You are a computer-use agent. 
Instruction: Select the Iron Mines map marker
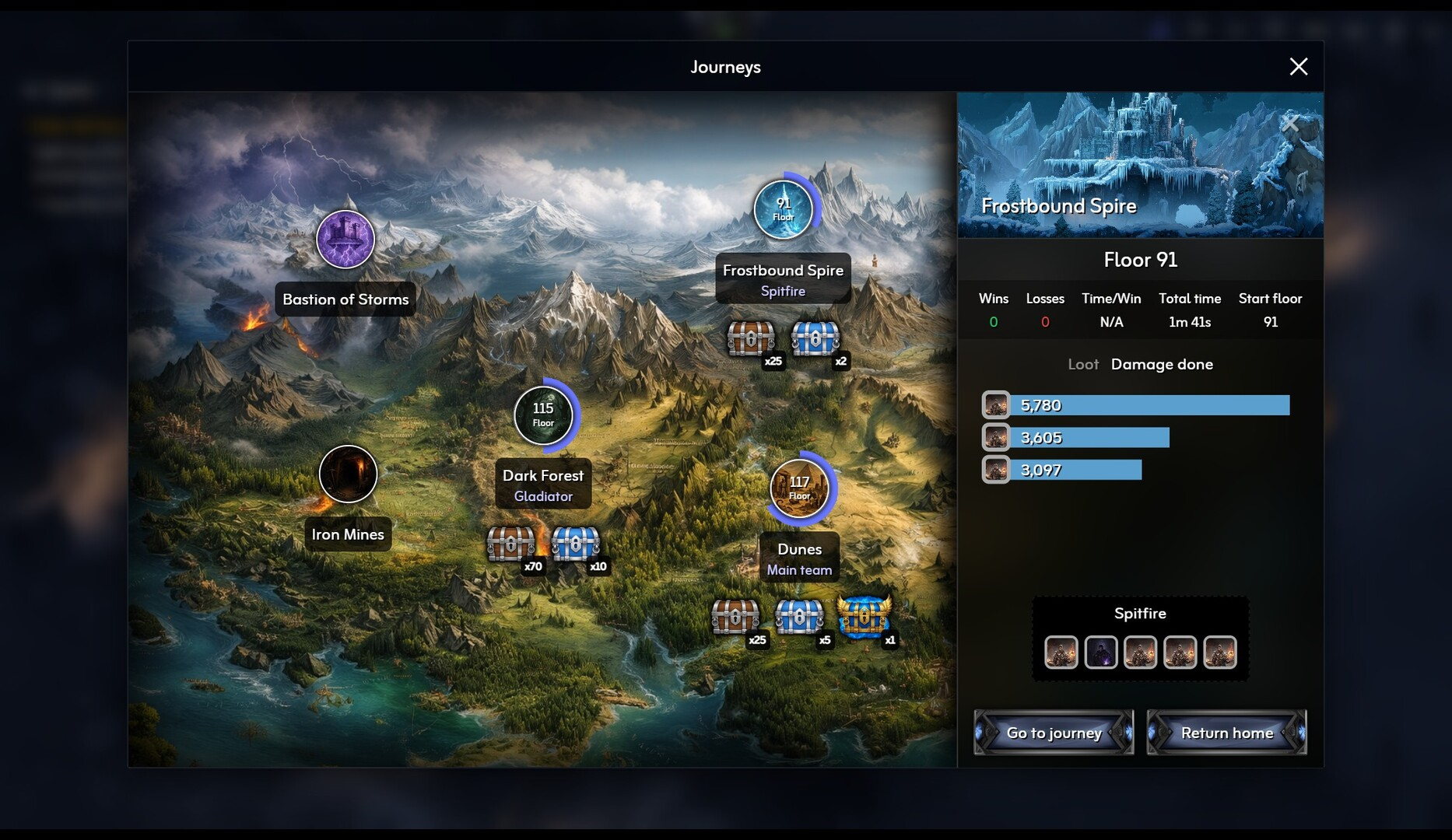point(348,474)
